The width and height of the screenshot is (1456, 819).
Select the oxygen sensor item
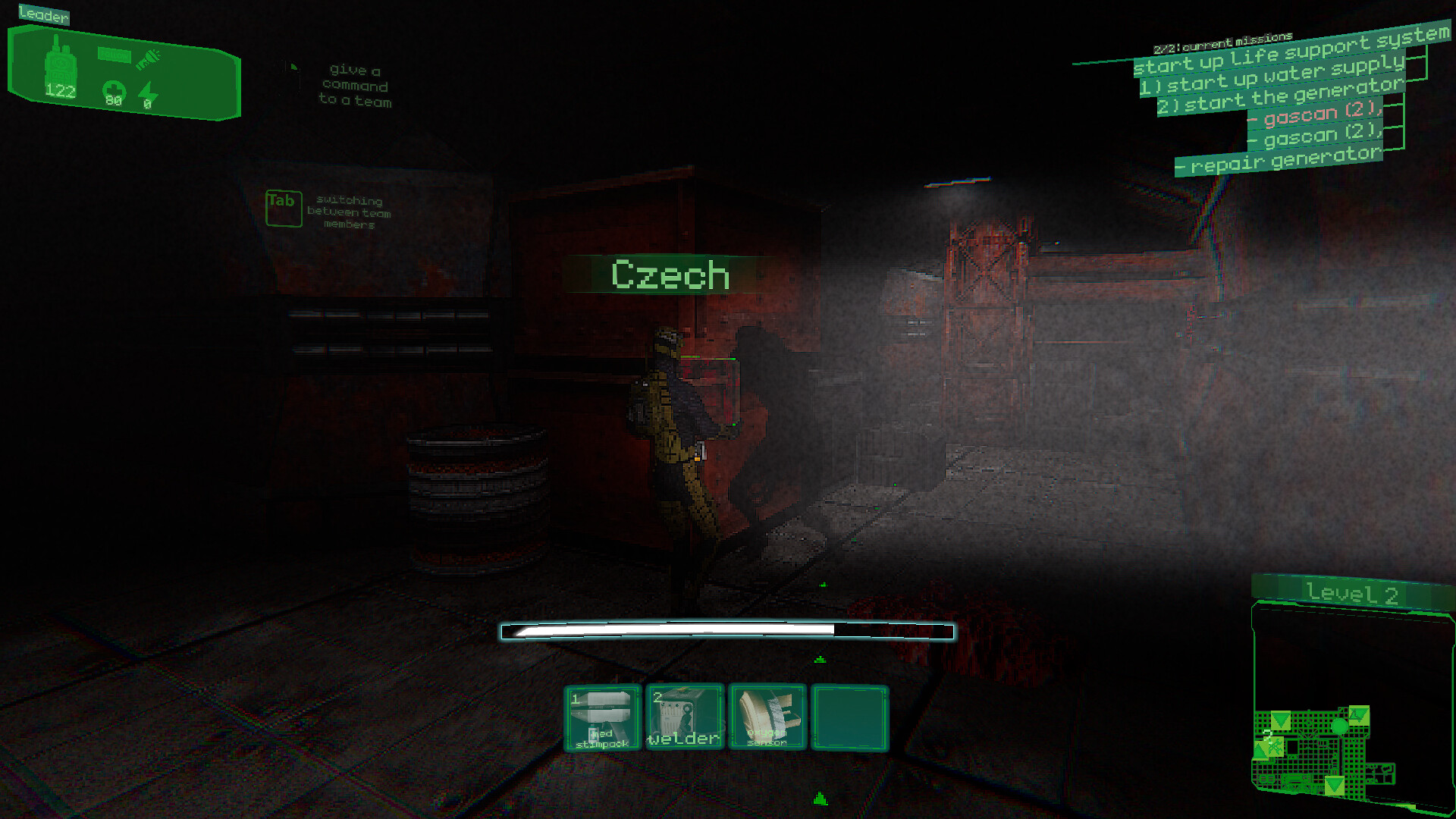pyautogui.click(x=767, y=717)
